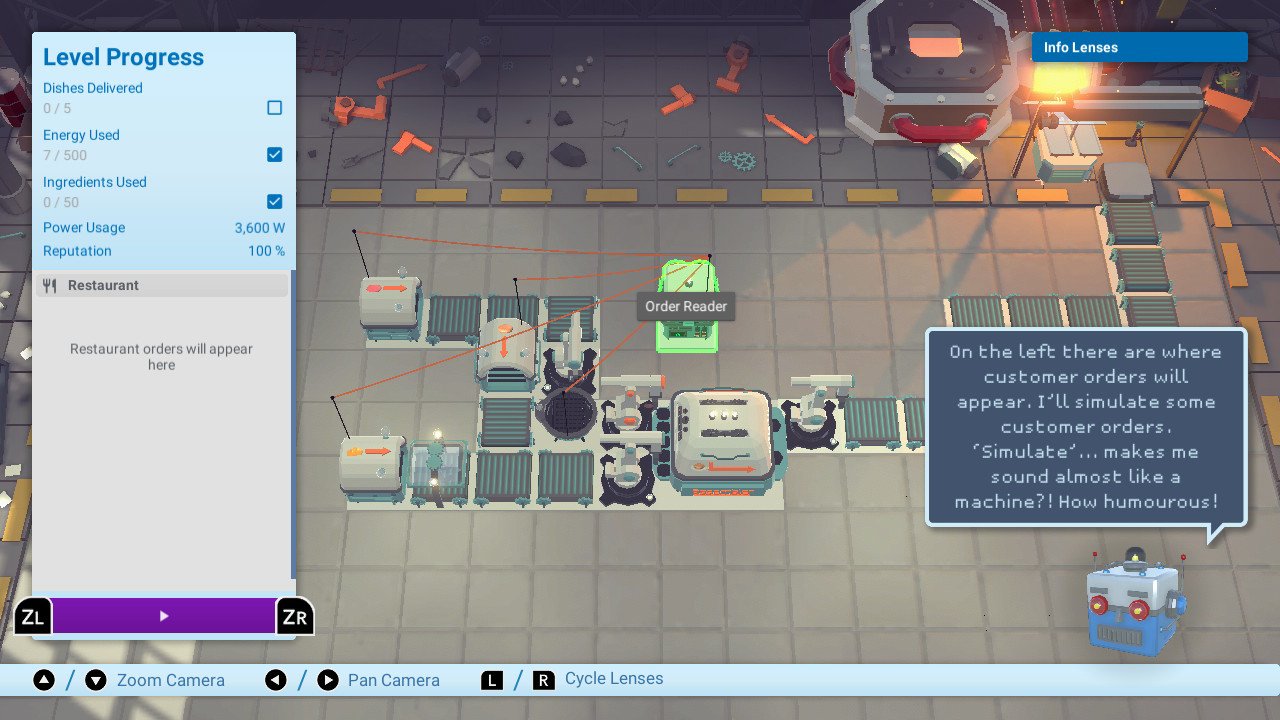Toggle the Energy Used checkbox
Viewport: 1280px width, 720px height.
(x=275, y=155)
